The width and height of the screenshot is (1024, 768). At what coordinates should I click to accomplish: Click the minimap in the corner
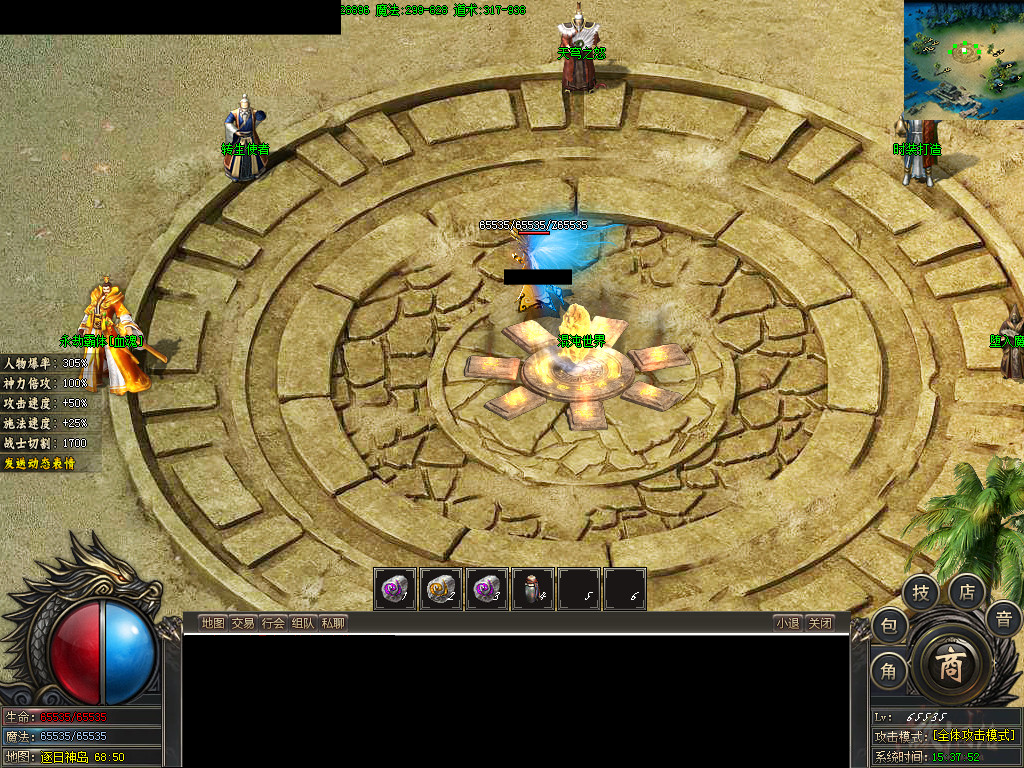963,60
